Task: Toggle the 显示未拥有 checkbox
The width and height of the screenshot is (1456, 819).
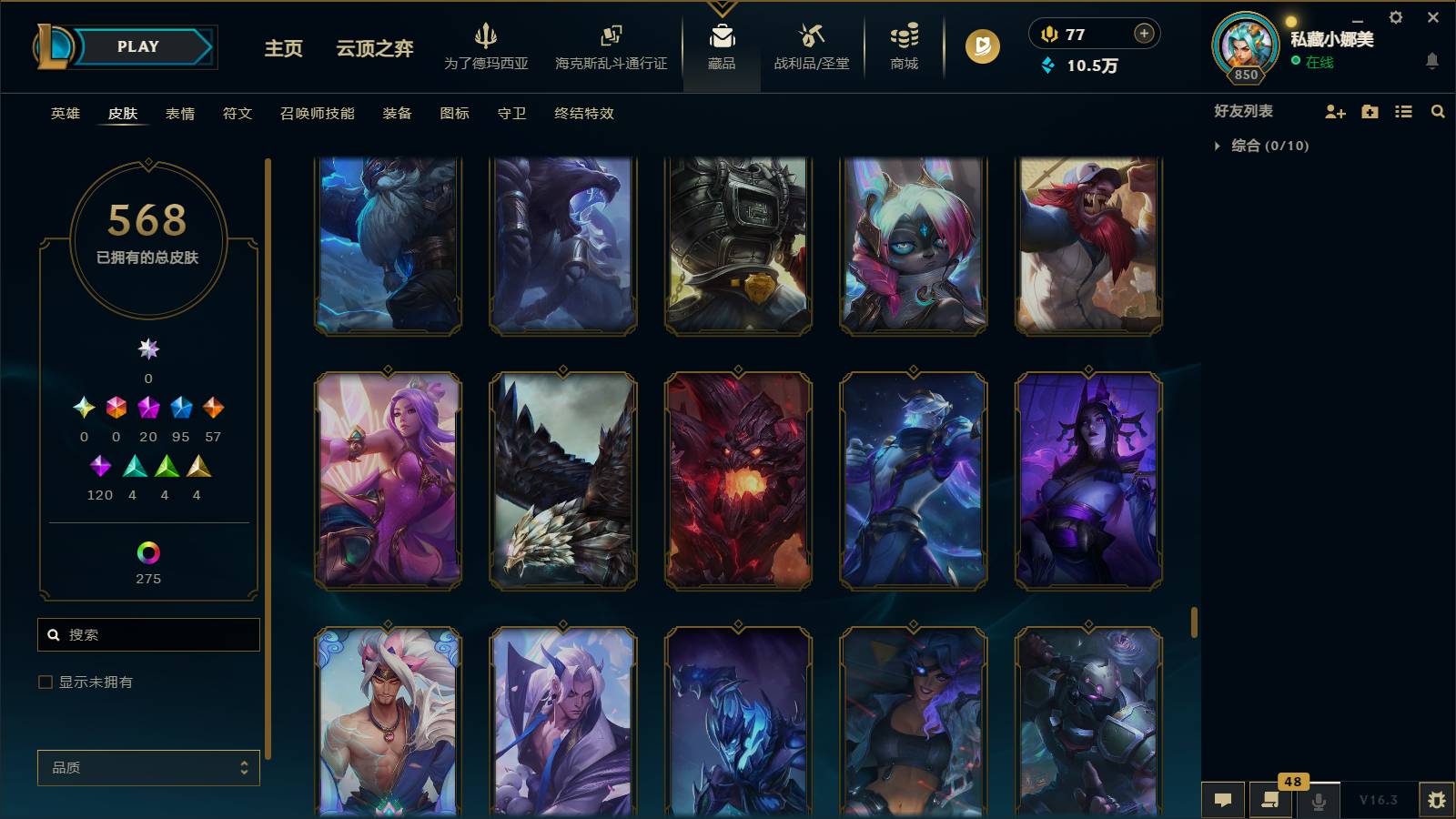Action: tap(43, 681)
